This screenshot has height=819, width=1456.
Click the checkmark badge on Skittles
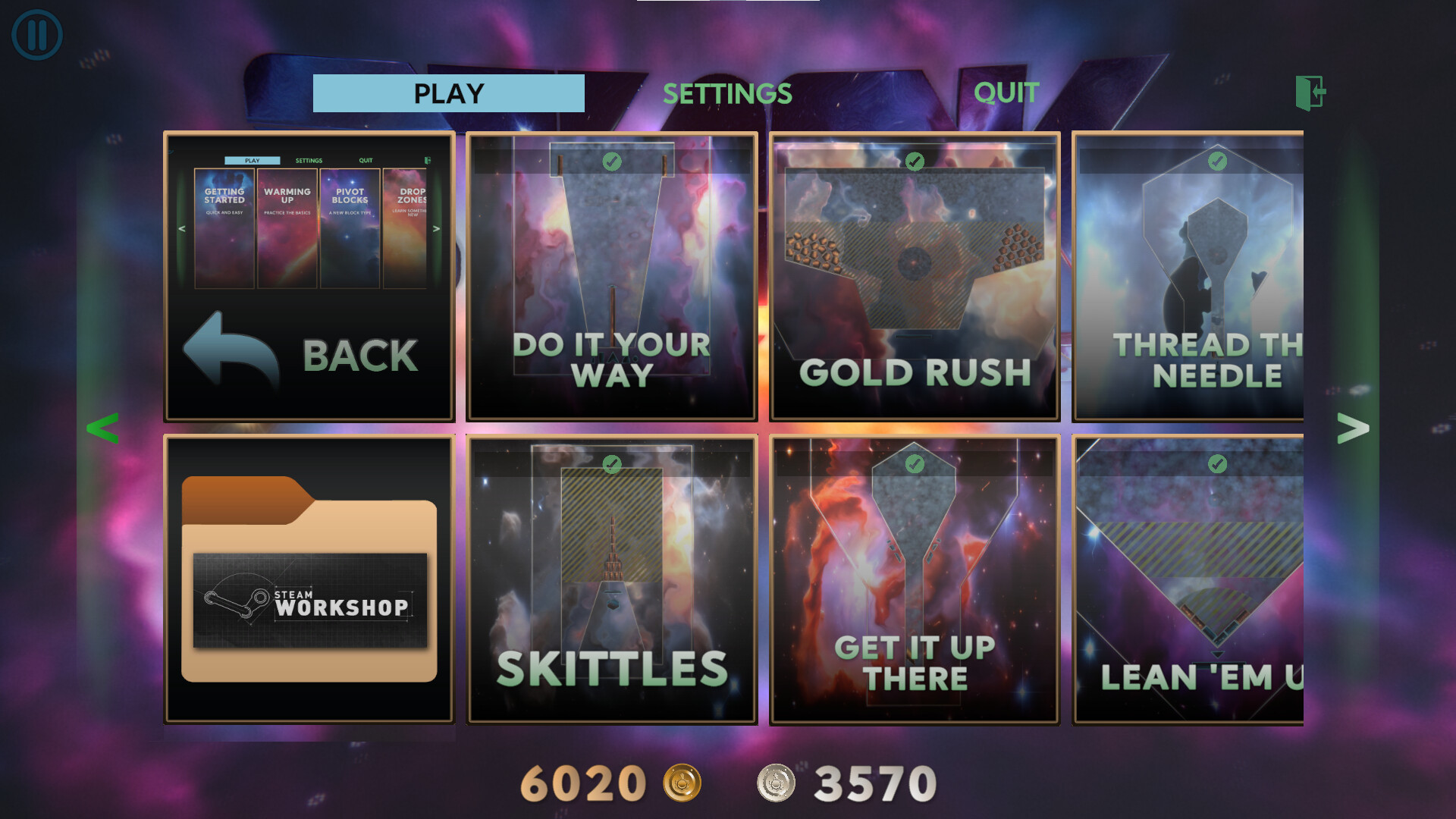point(613,464)
